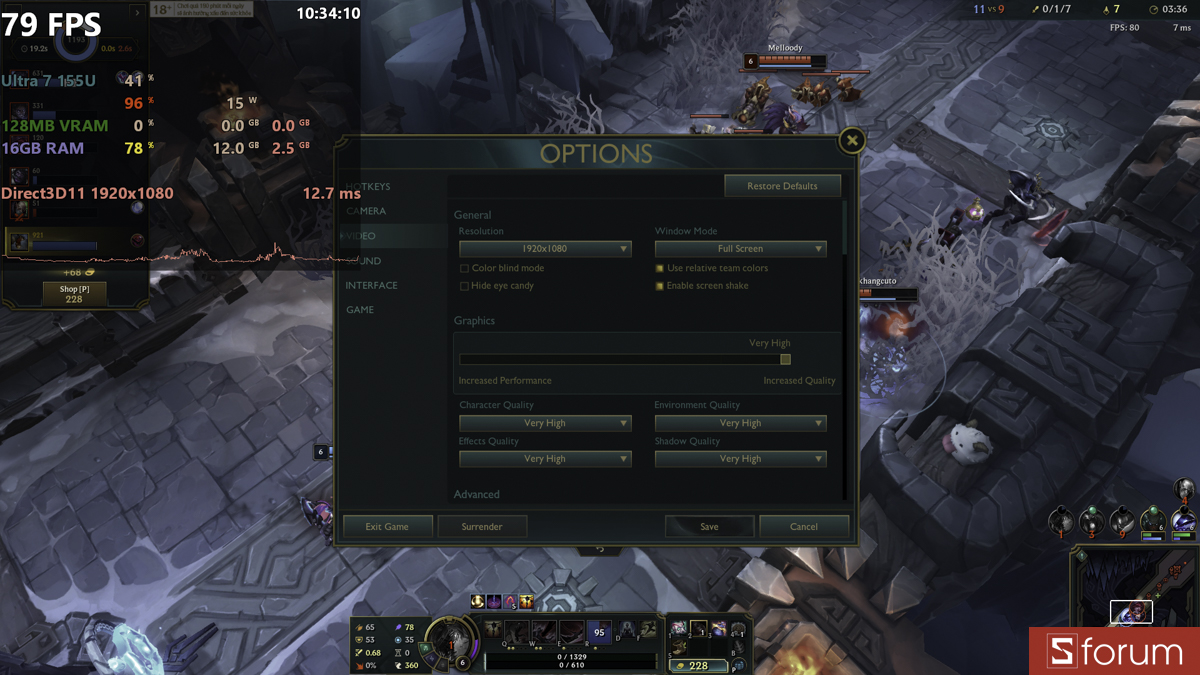Open the Window Mode dropdown
Image resolution: width=1200 pixels, height=675 pixels.
point(740,249)
